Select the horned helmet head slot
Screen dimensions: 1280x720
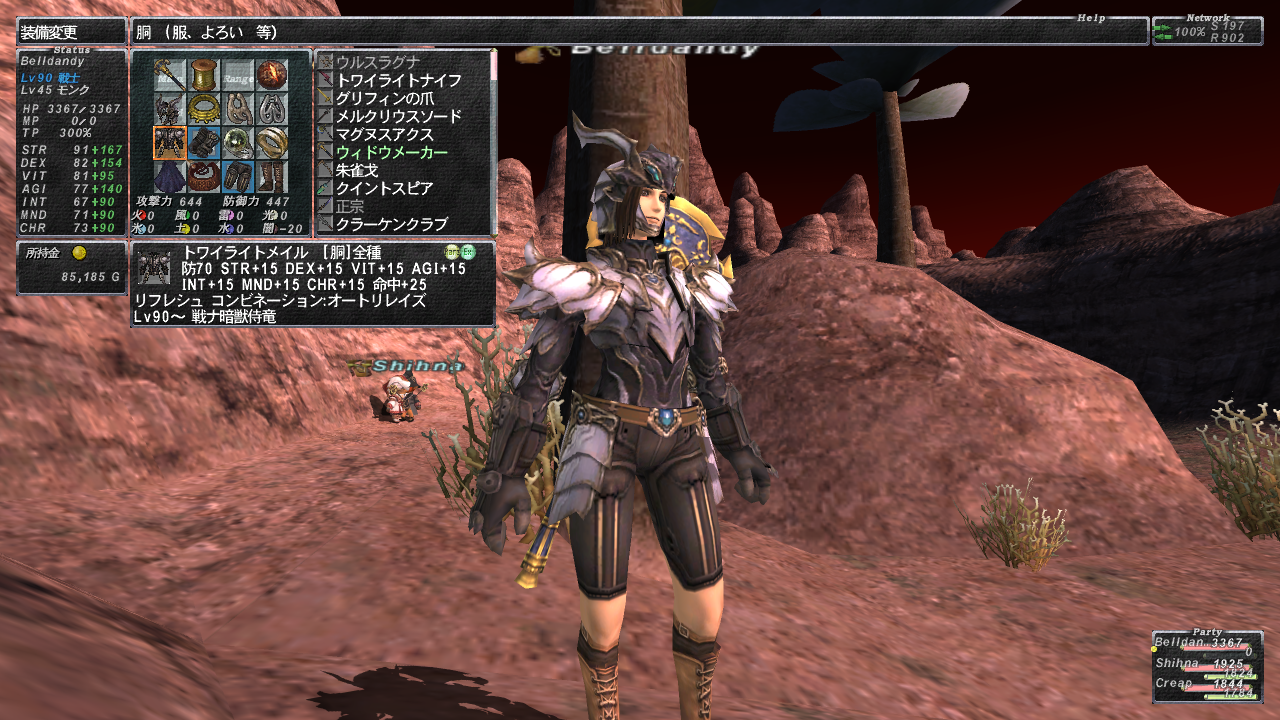click(170, 109)
